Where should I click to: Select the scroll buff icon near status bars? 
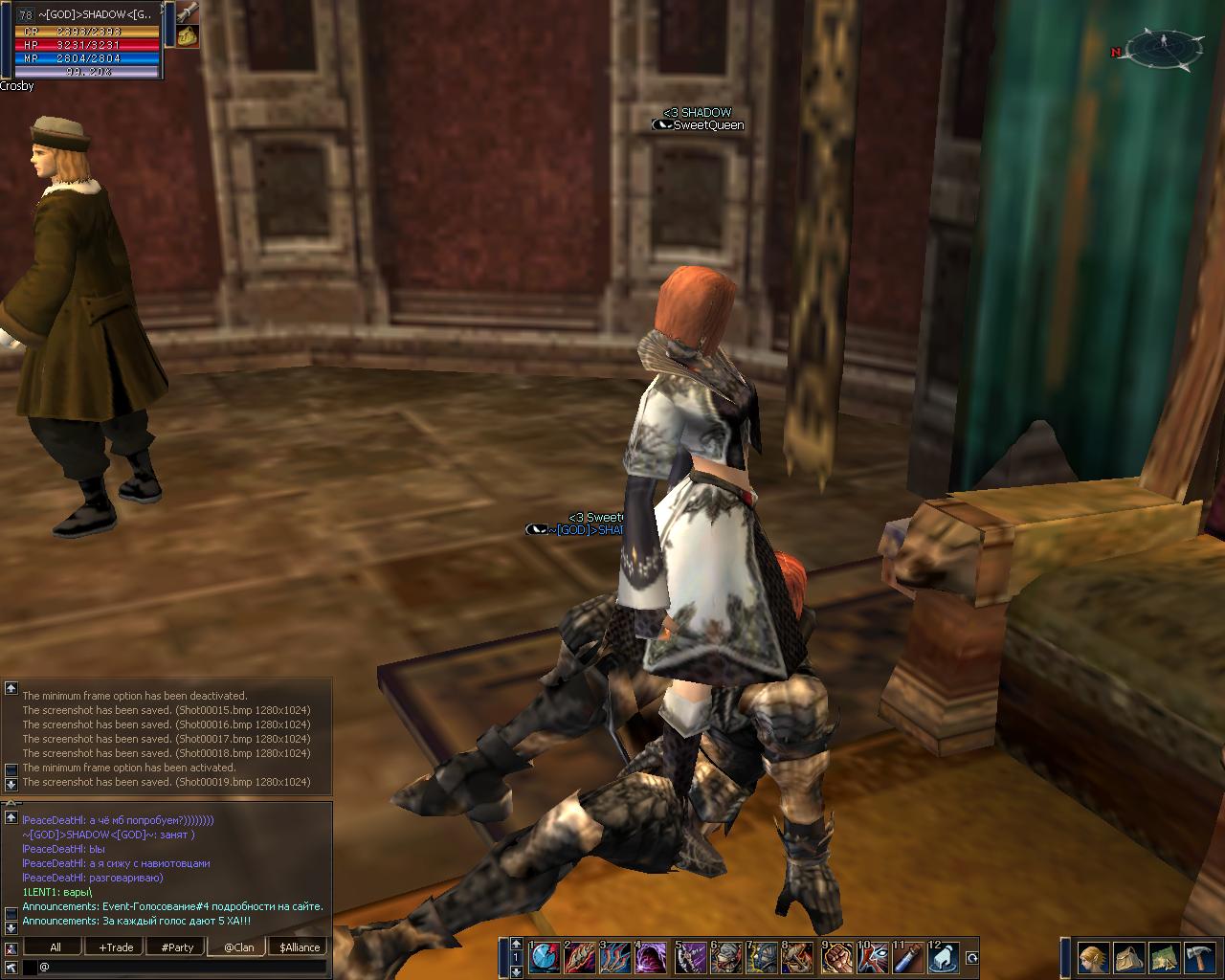pos(188,12)
